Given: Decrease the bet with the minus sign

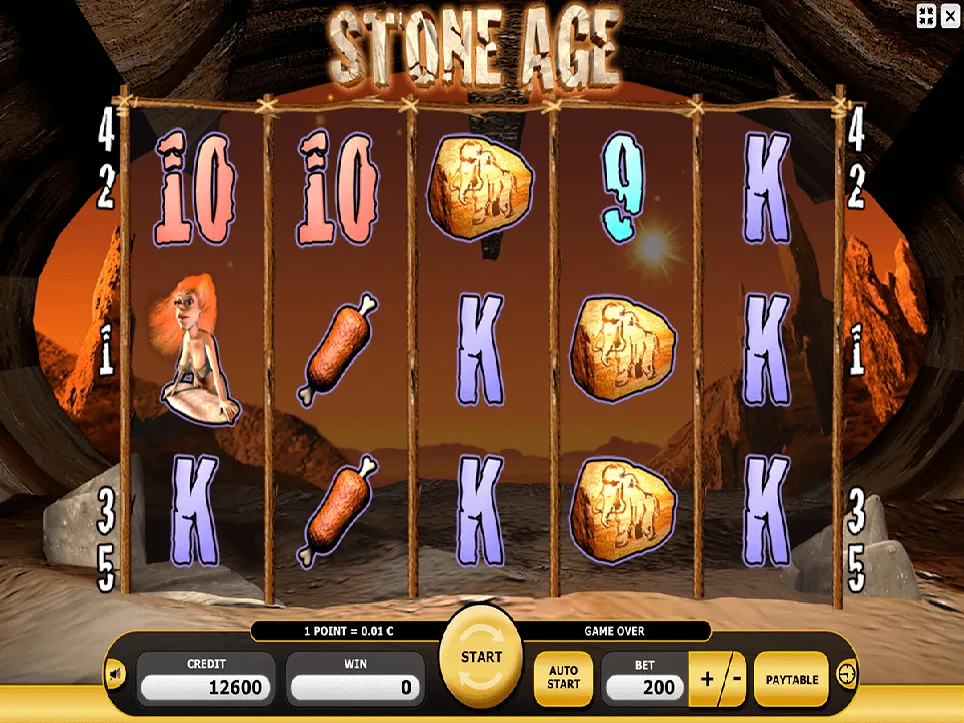Looking at the screenshot, I should pos(735,679).
